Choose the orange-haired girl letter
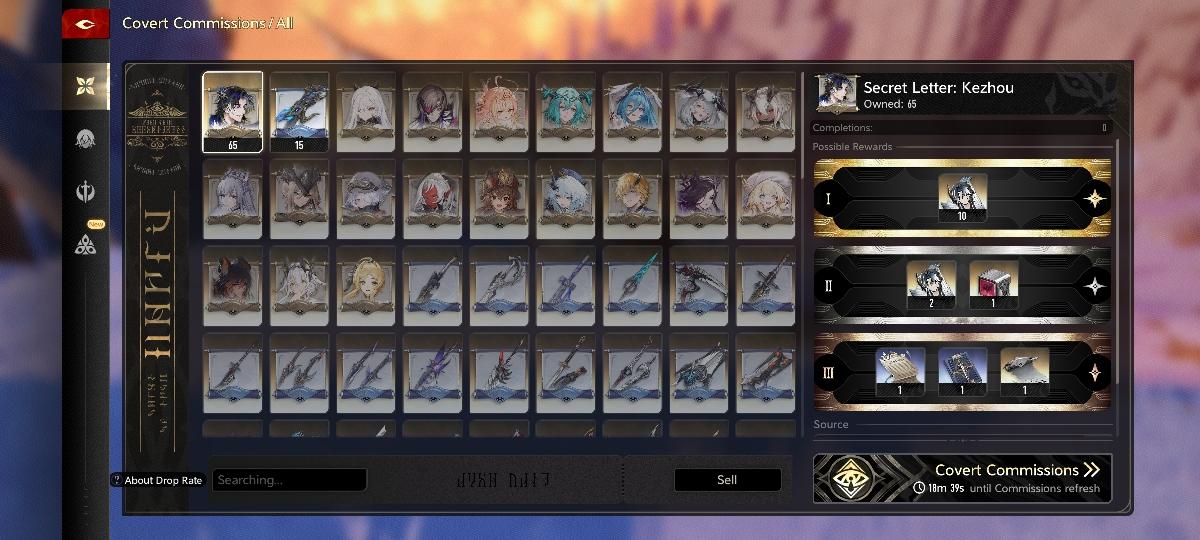 click(x=499, y=111)
